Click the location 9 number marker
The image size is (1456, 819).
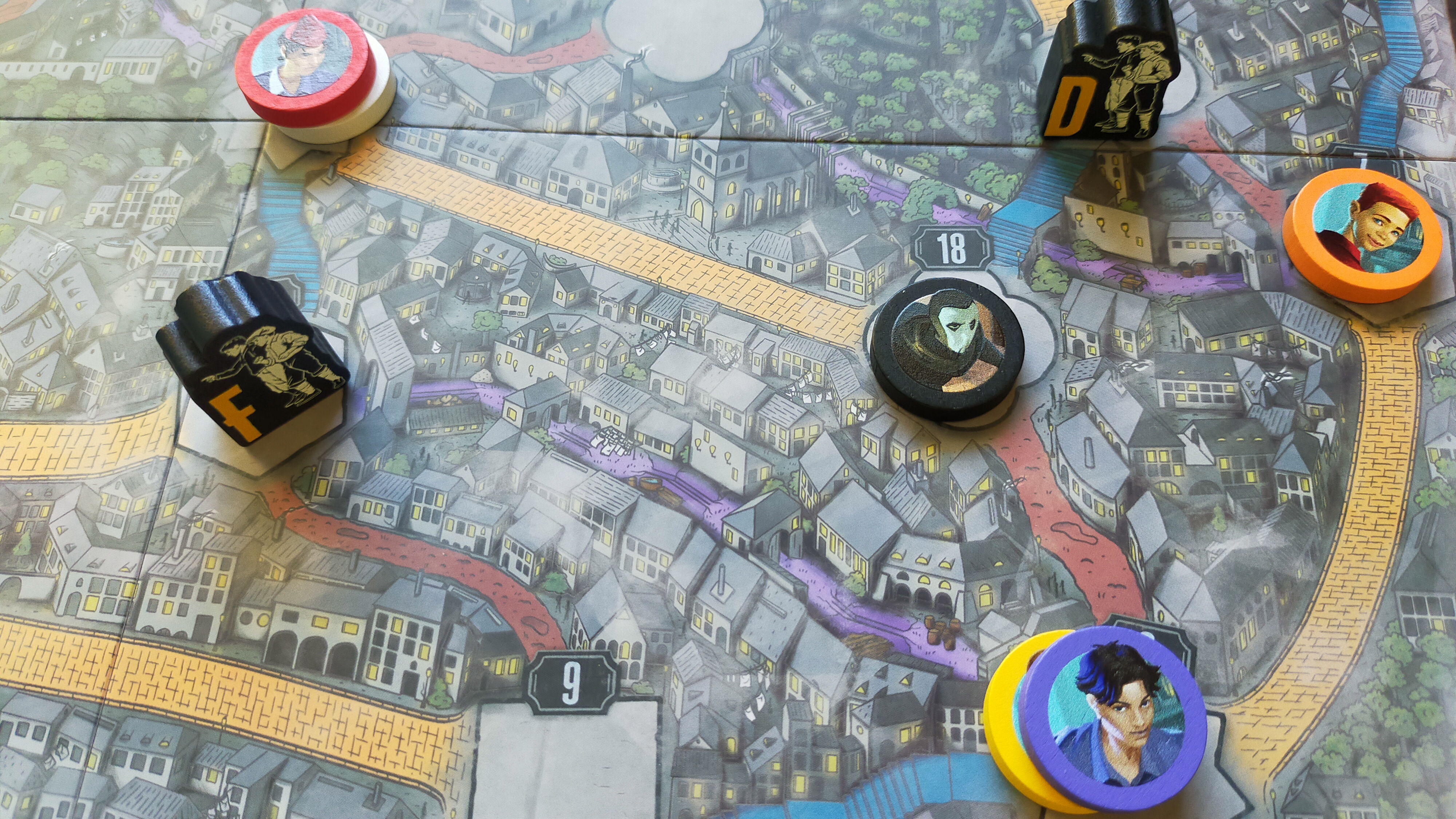click(x=571, y=682)
